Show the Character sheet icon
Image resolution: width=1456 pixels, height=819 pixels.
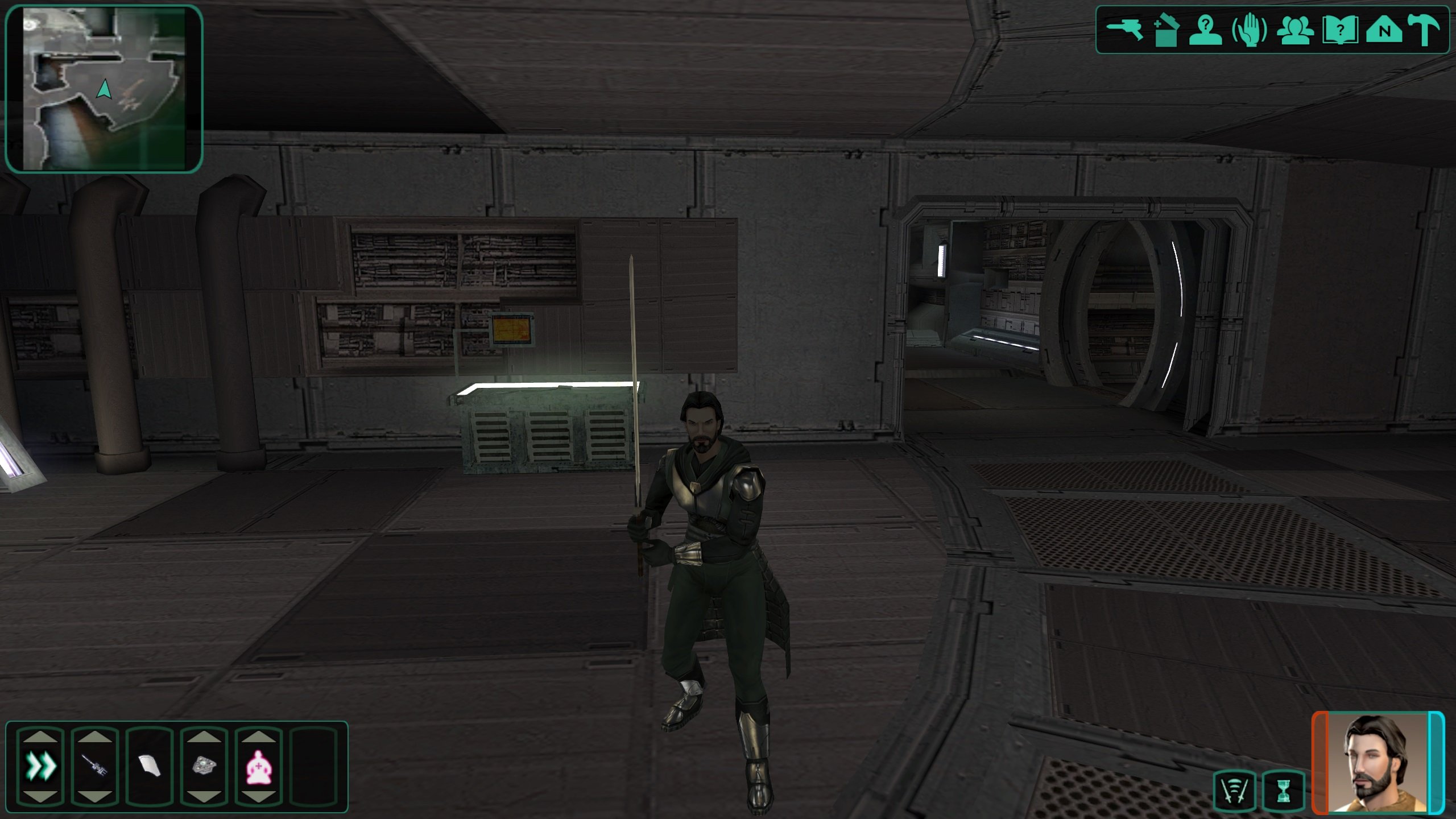(x=1206, y=30)
